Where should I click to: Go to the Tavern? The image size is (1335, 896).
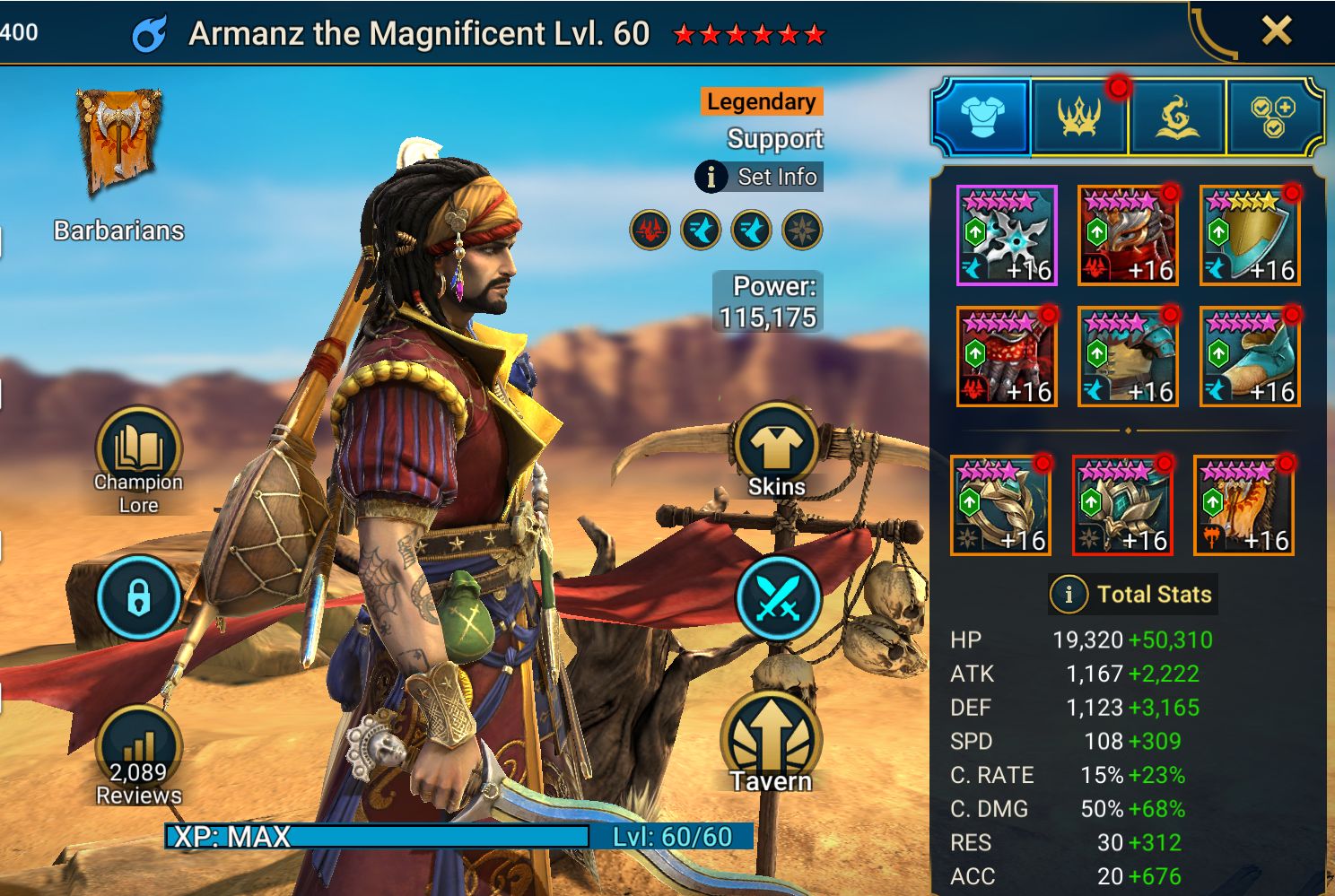pos(770,744)
